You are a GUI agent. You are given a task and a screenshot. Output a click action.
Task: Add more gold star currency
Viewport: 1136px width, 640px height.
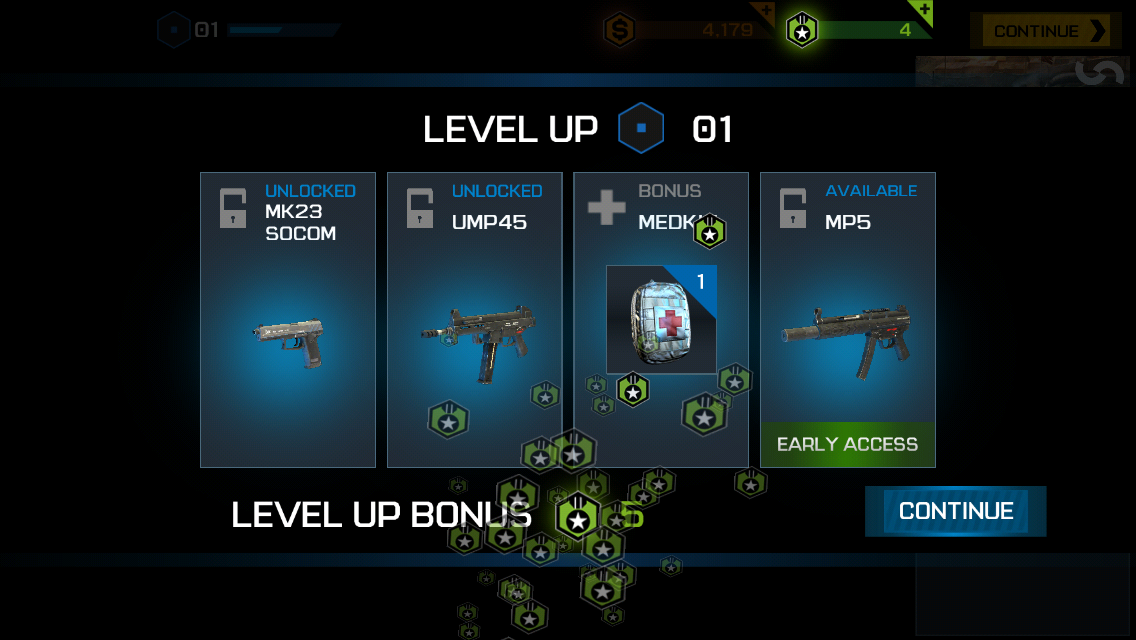pos(923,12)
